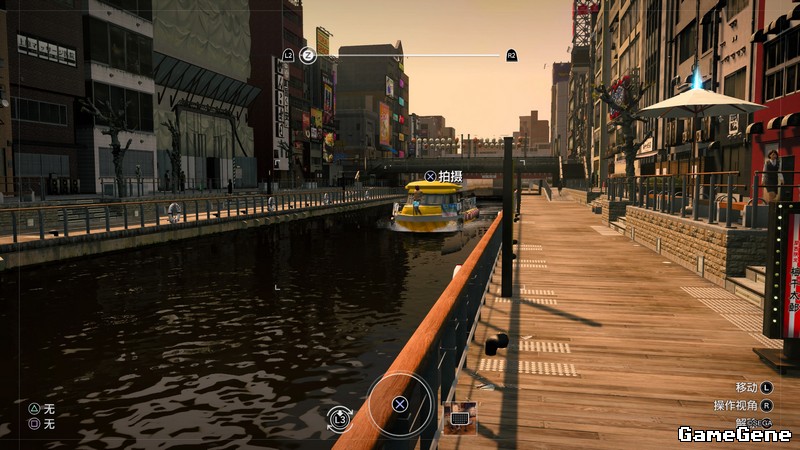Toggle the camera orientation rotate icon
Viewport: 800px width, 450px height.
tap(340, 419)
